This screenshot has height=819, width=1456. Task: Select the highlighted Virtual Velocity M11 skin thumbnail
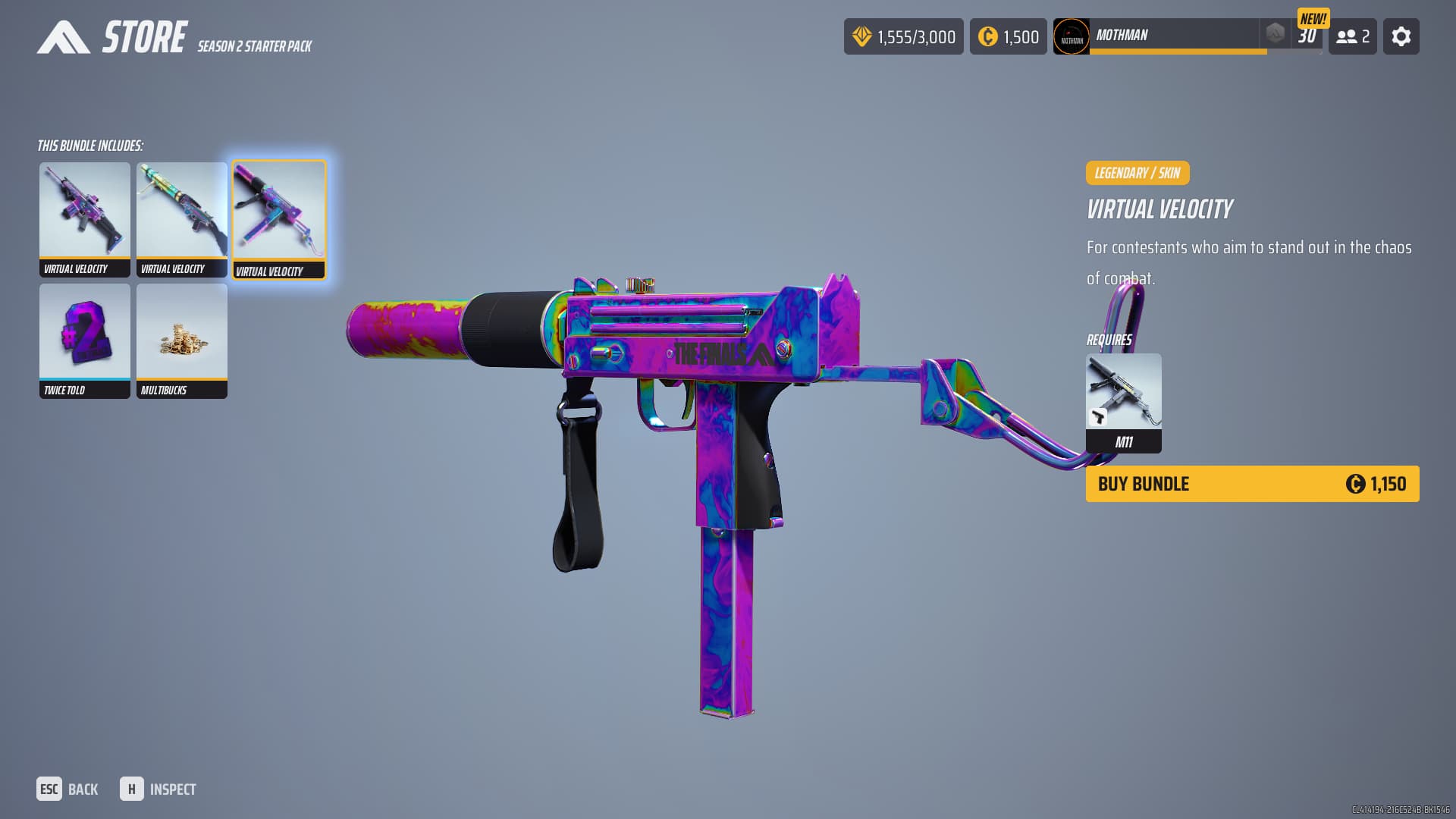(x=279, y=219)
